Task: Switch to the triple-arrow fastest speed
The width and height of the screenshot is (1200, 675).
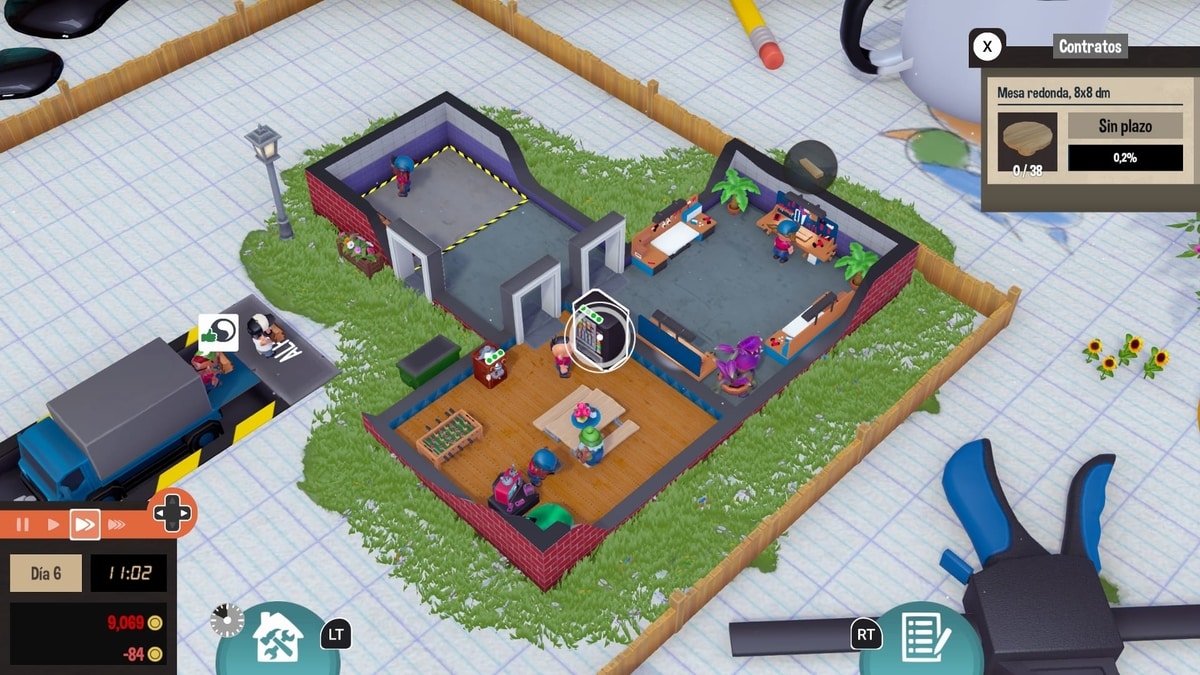Action: coord(117,524)
